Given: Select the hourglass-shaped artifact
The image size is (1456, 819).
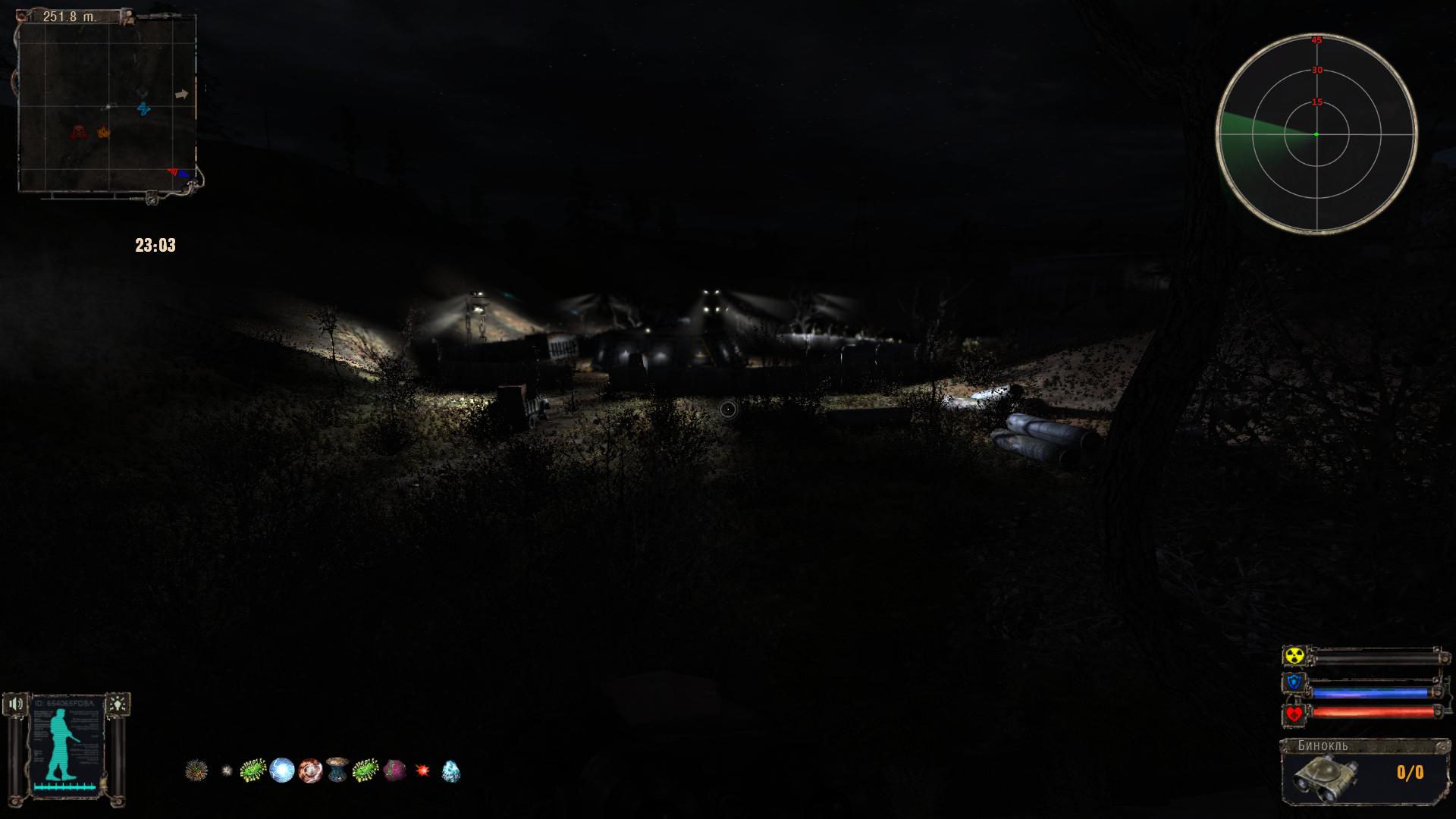Looking at the screenshot, I should [x=337, y=770].
